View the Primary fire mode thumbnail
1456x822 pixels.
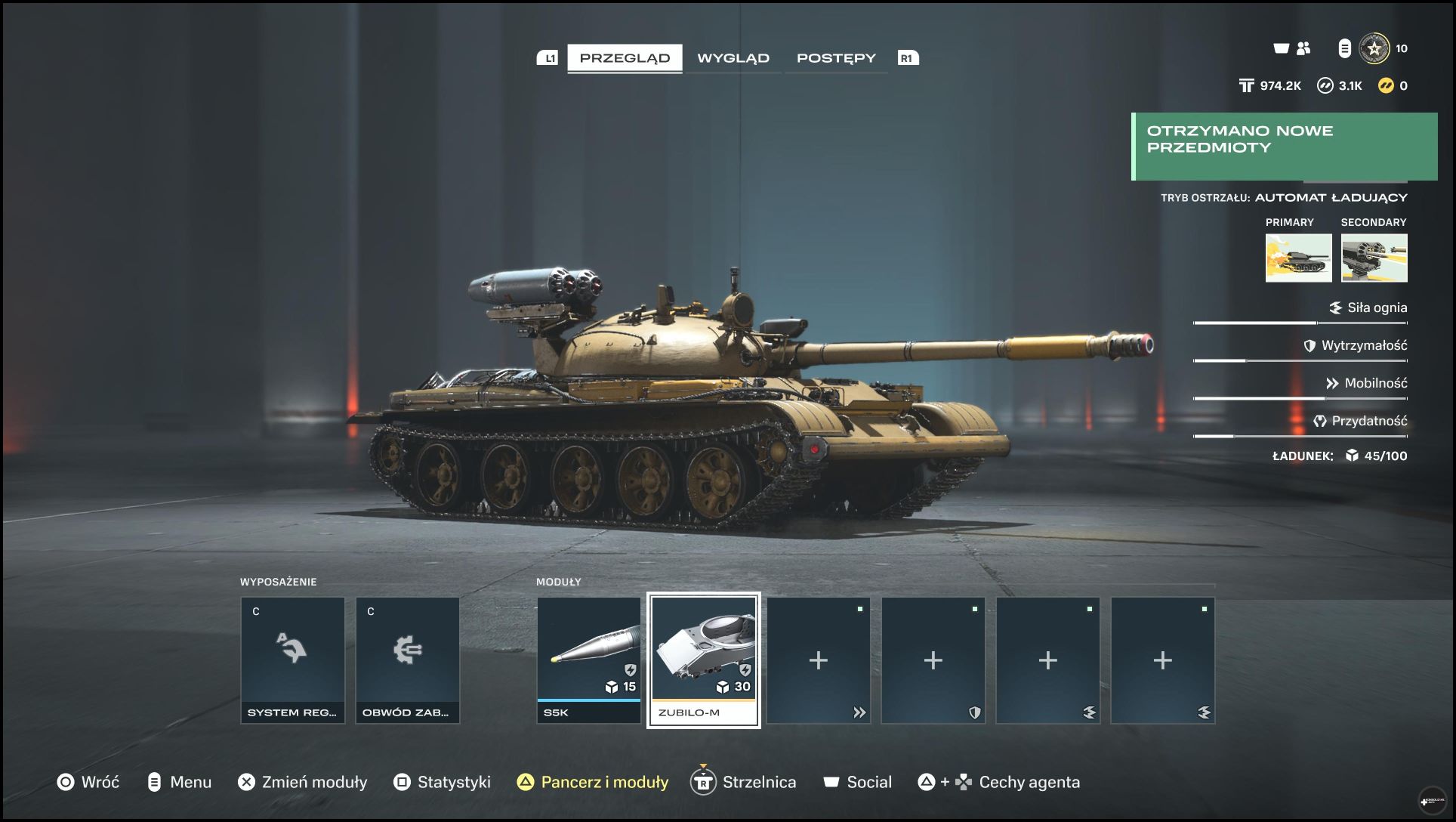1298,258
